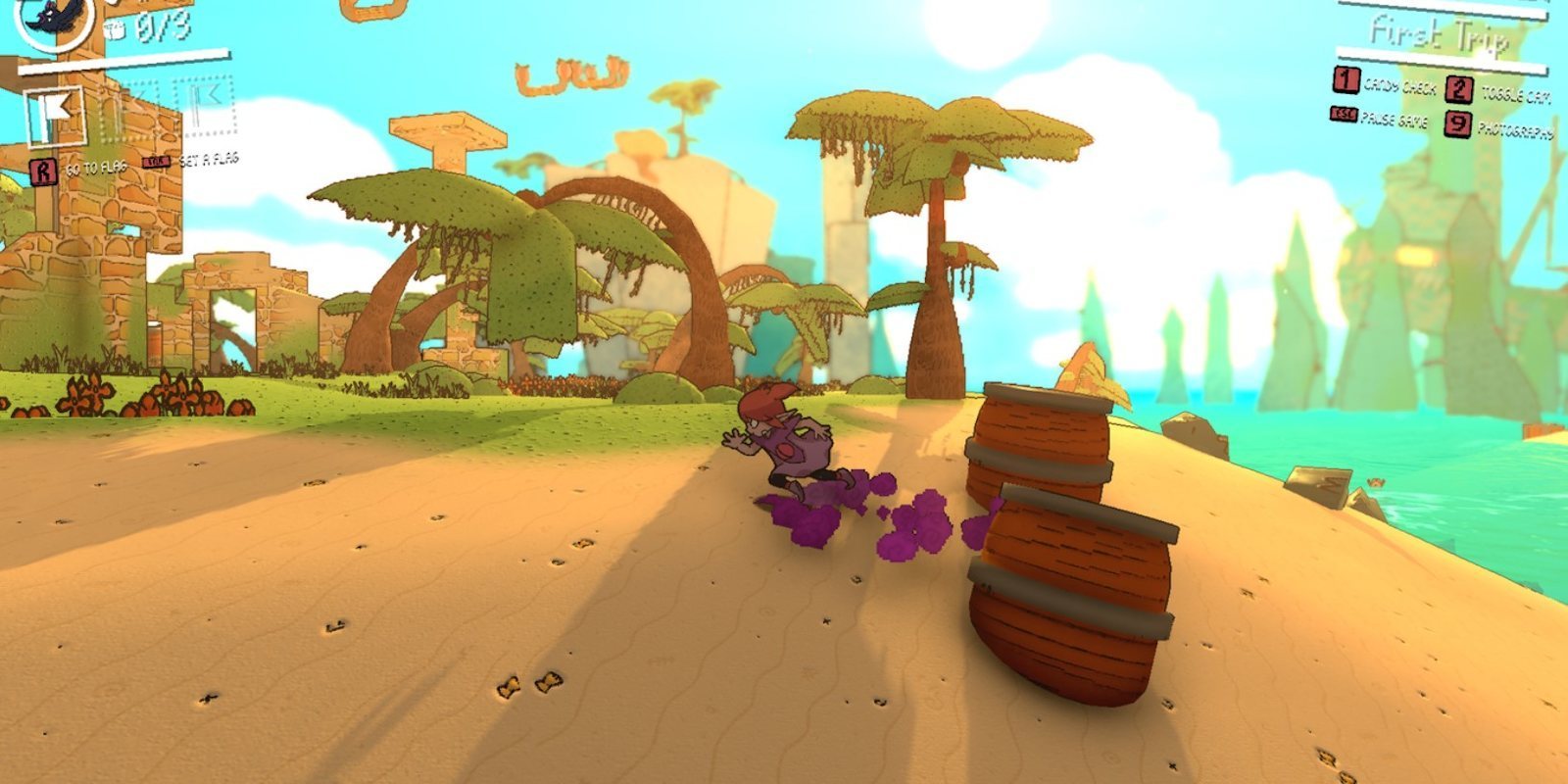Click the R keybind icon

[42, 169]
